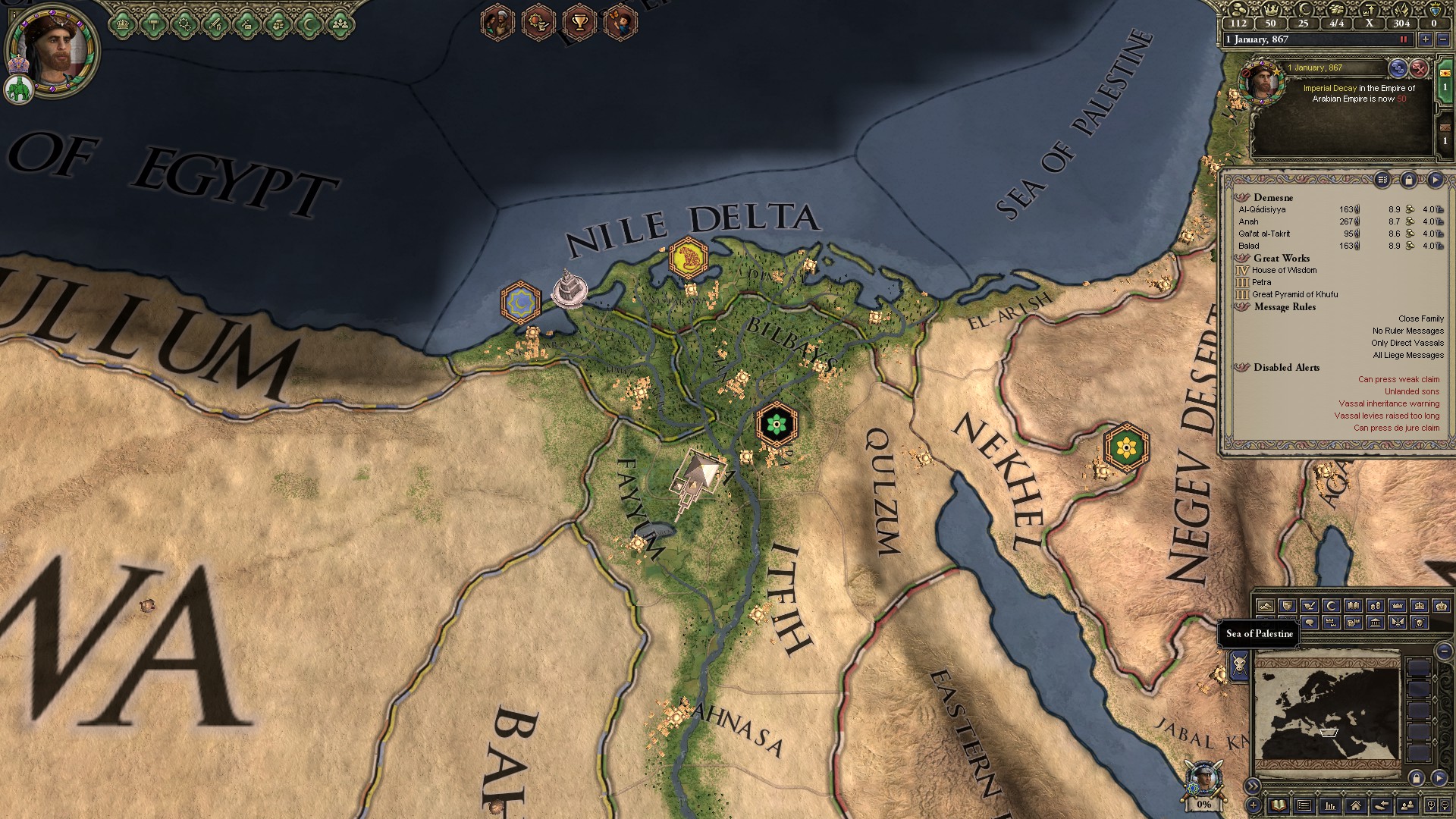Open the Religion screen (crescent icon)
The width and height of the screenshot is (1456, 819).
pyautogui.click(x=308, y=25)
